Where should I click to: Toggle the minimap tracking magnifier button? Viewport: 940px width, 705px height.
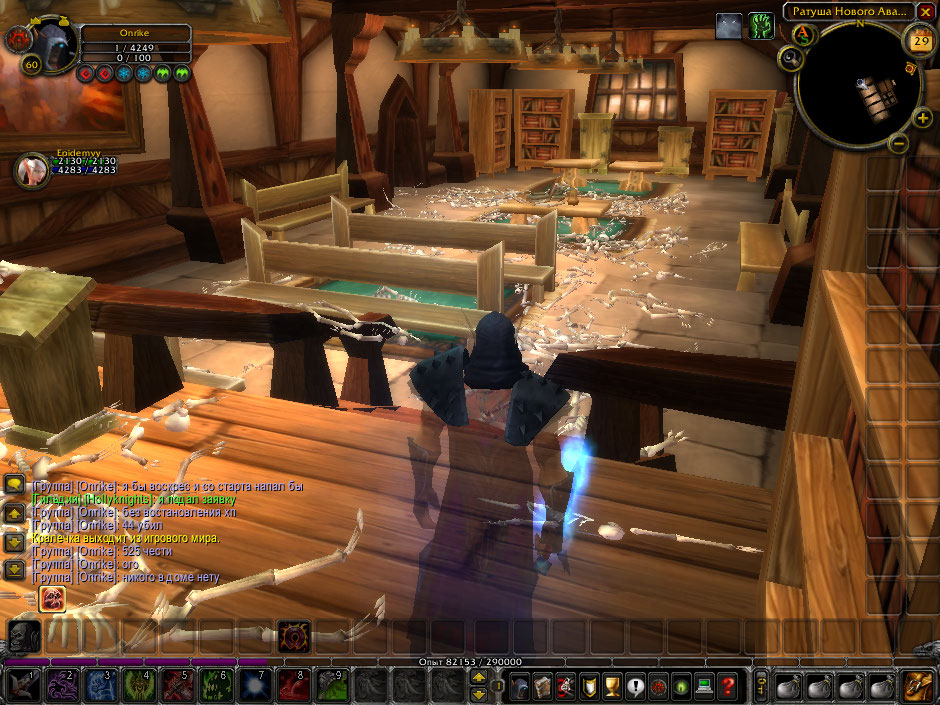click(791, 59)
